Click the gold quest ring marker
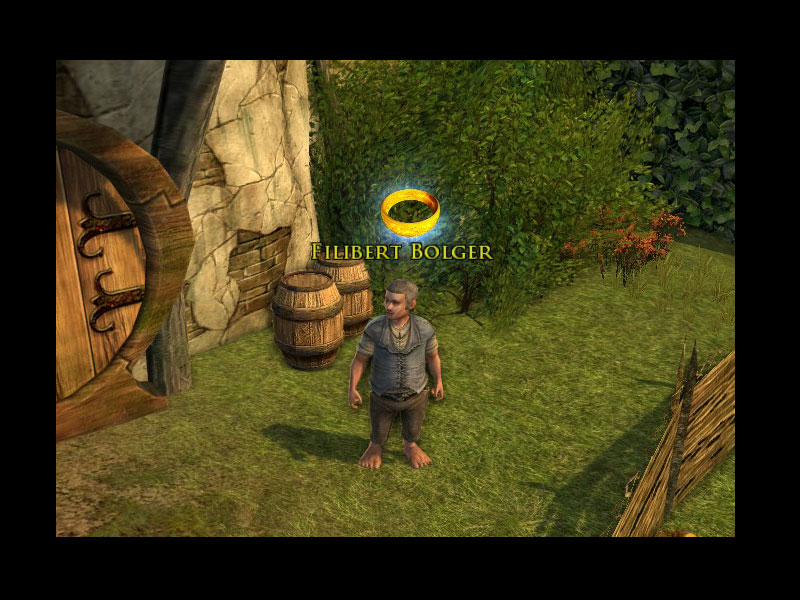This screenshot has width=800, height=600. [x=409, y=211]
